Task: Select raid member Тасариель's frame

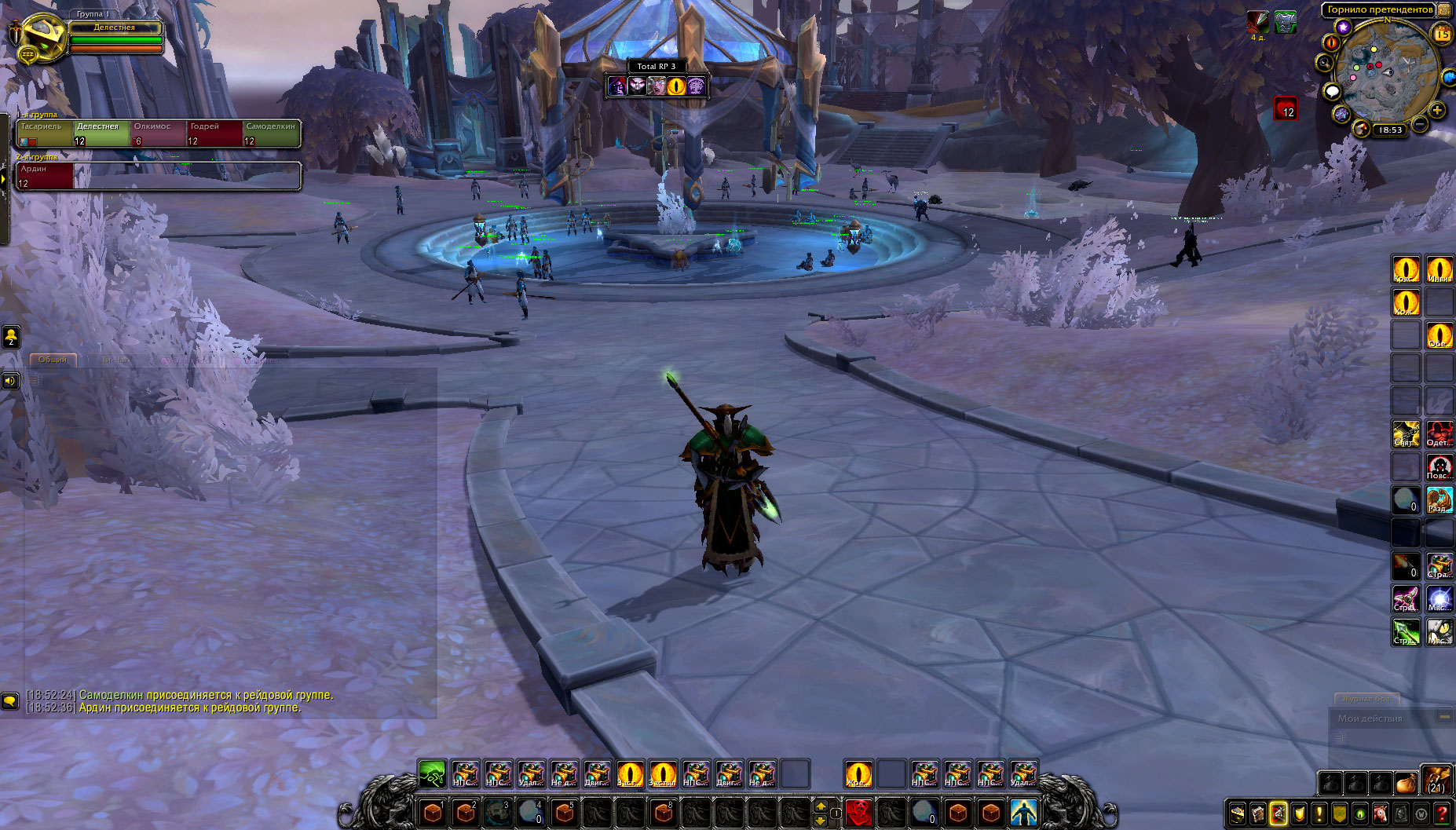Action: 45,133
